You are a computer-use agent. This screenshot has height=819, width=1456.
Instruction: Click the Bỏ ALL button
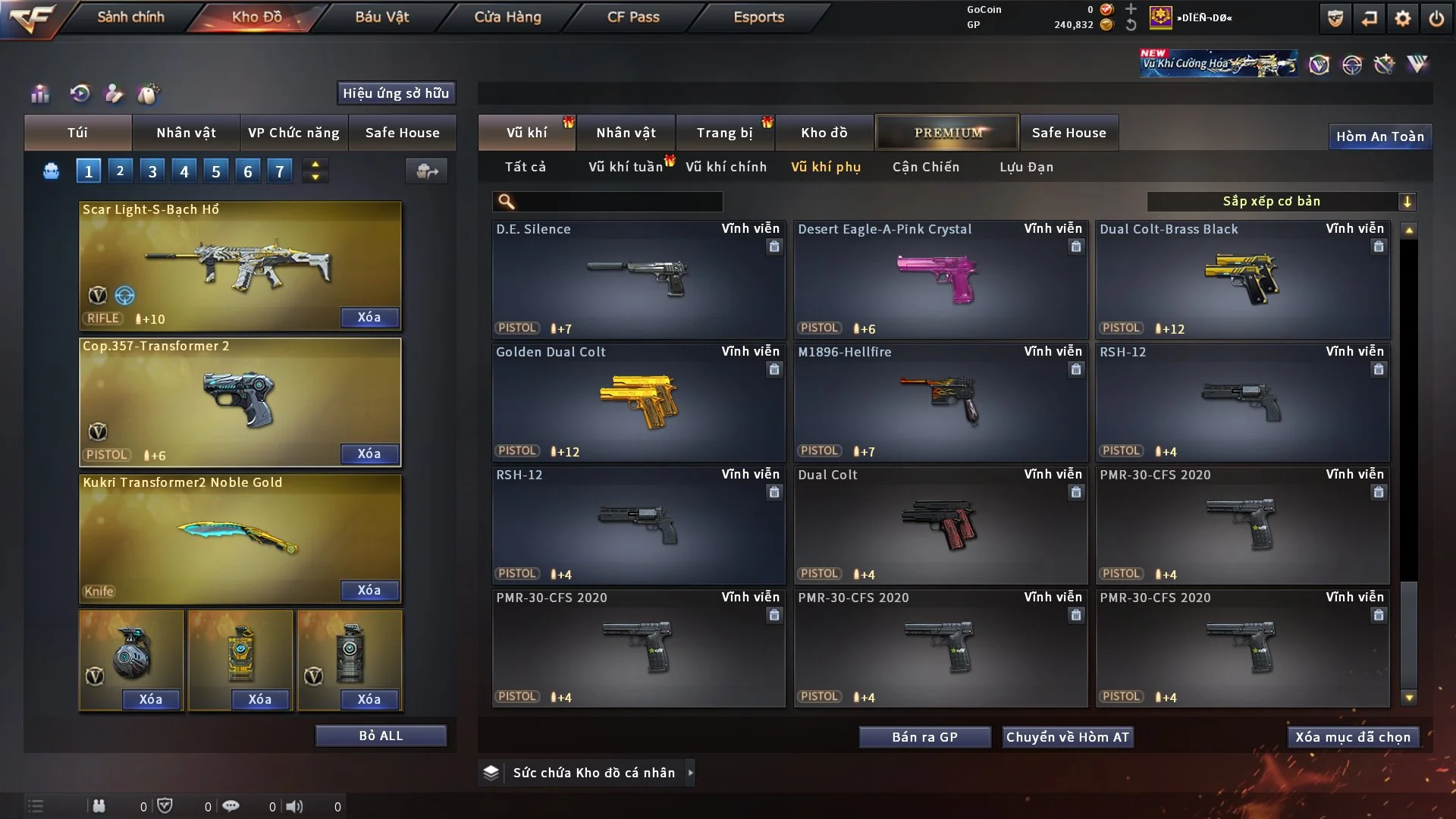381,736
